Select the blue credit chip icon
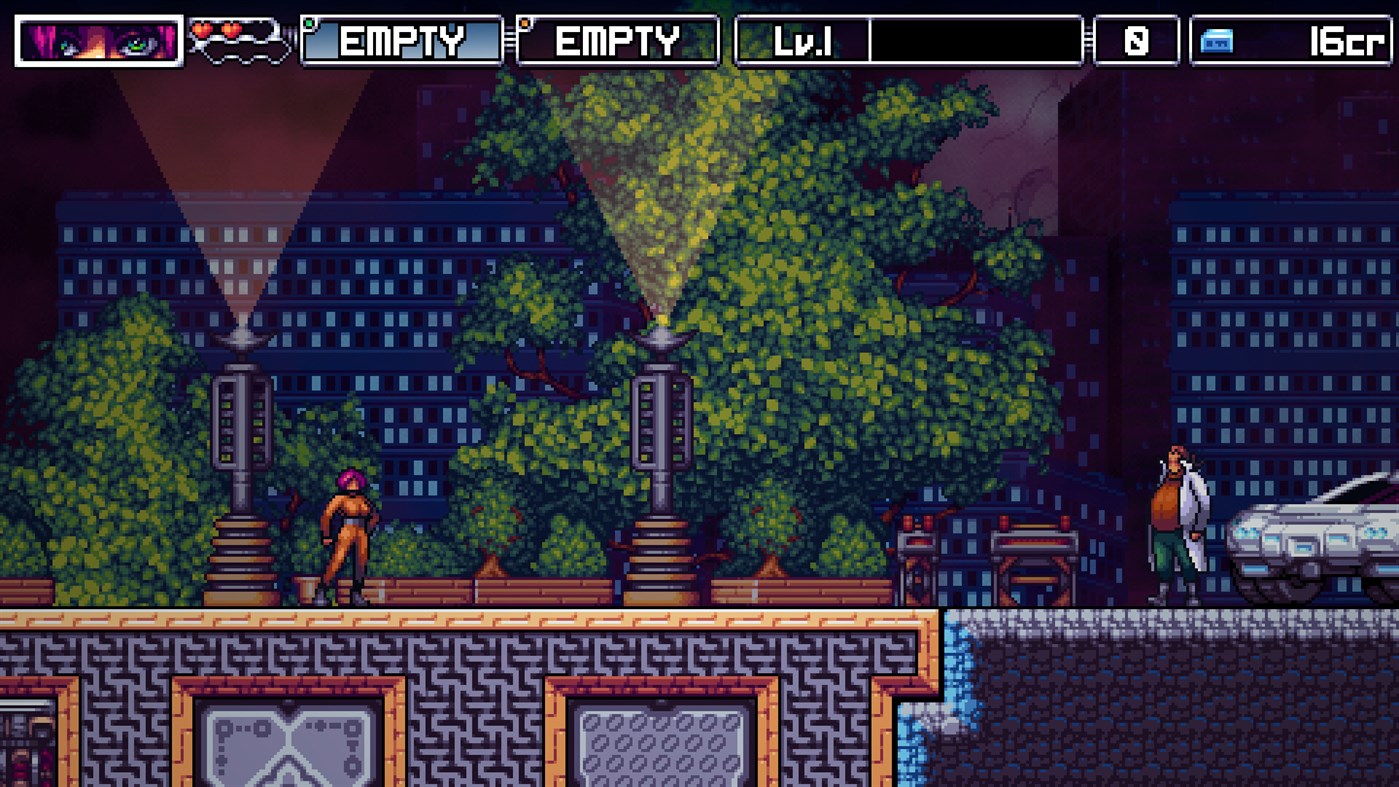This screenshot has height=787, width=1399. (1215, 42)
